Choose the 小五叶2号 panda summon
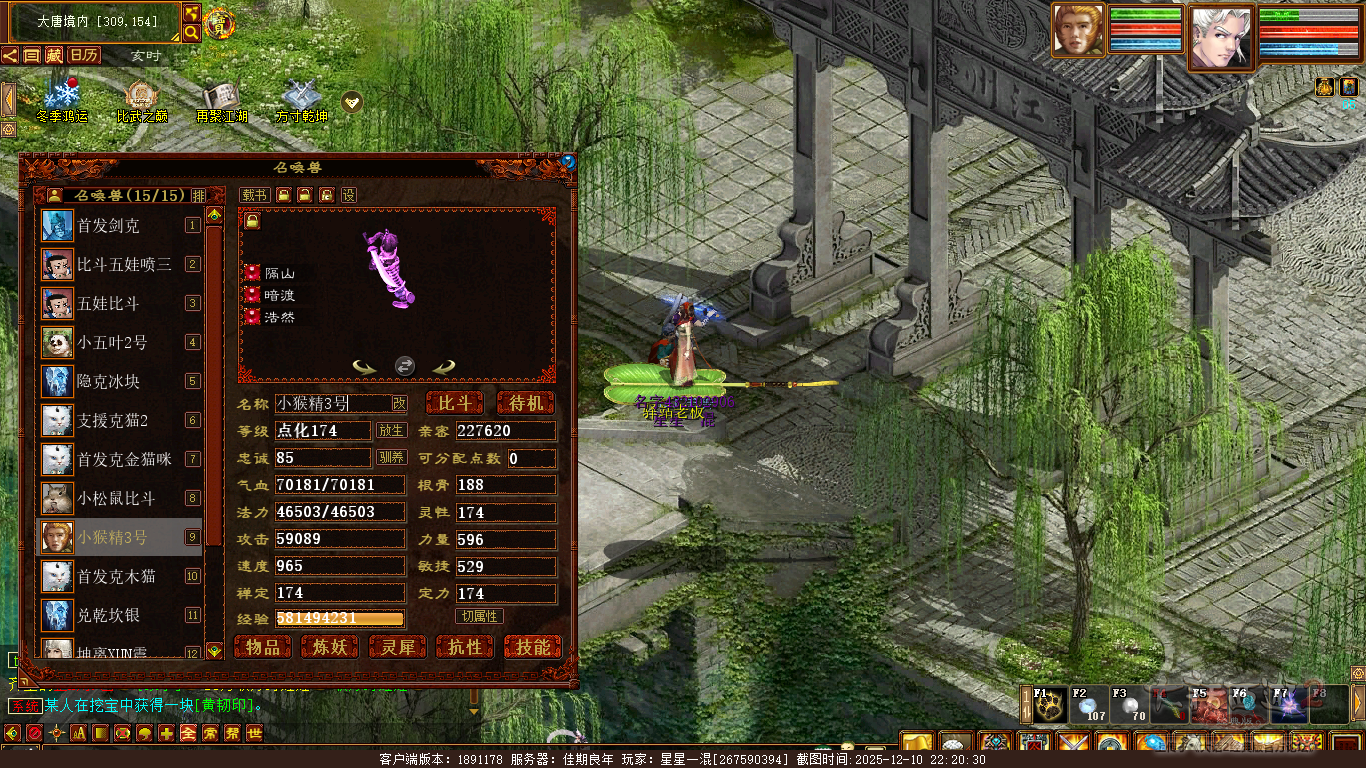 (x=120, y=343)
